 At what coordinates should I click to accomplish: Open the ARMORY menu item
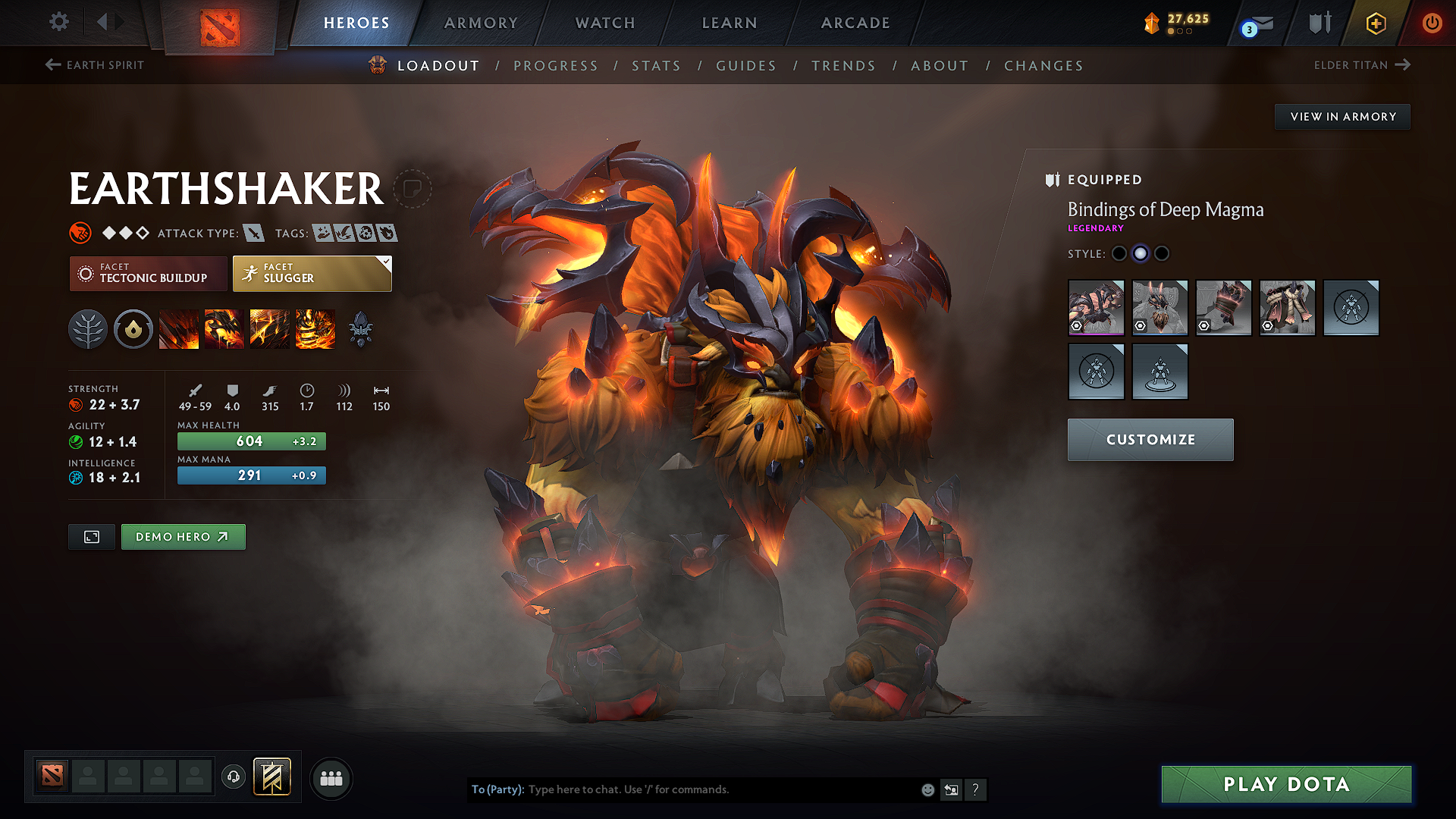pos(481,23)
